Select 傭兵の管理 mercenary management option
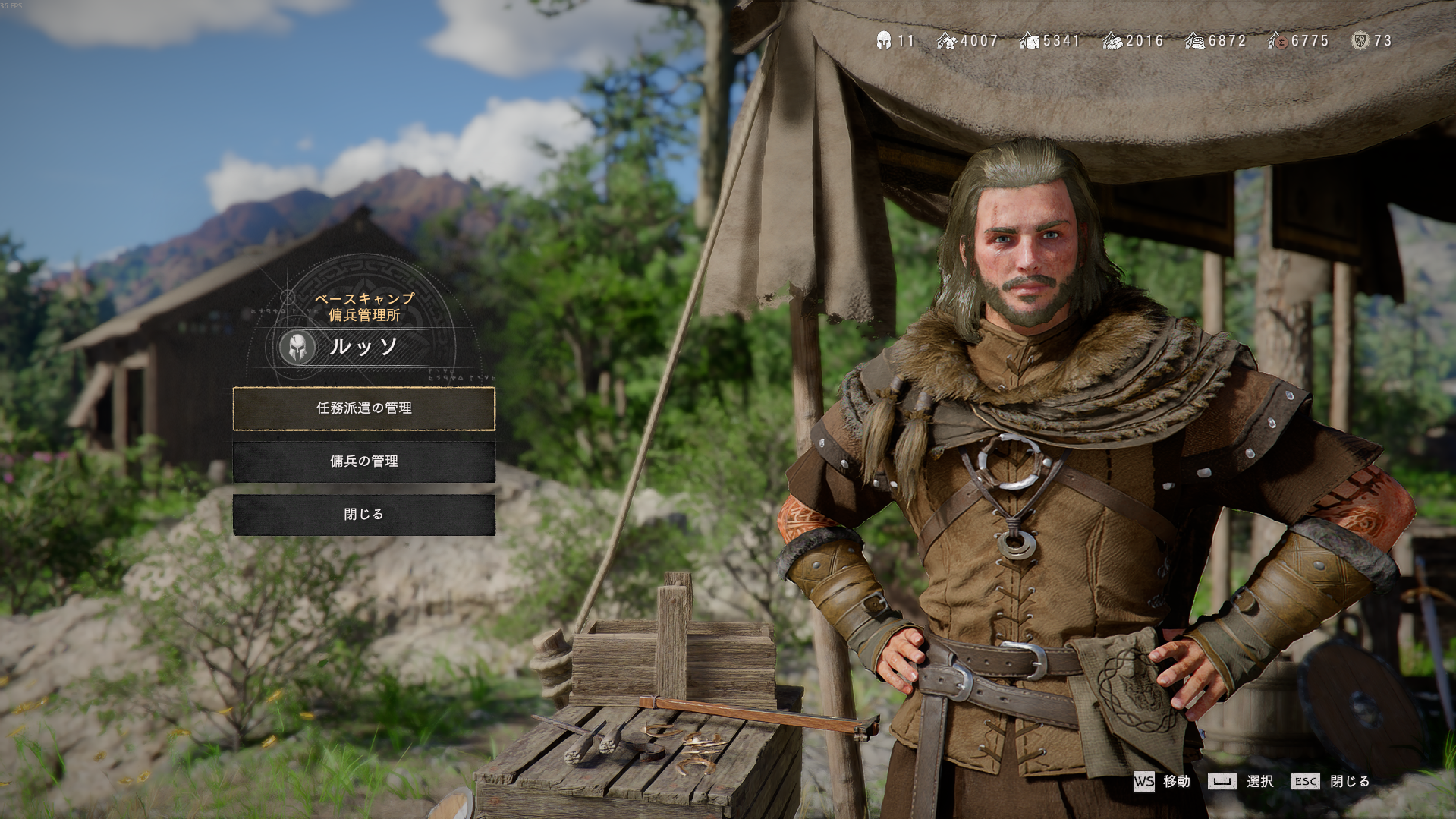Image resolution: width=1456 pixels, height=819 pixels. (x=364, y=461)
